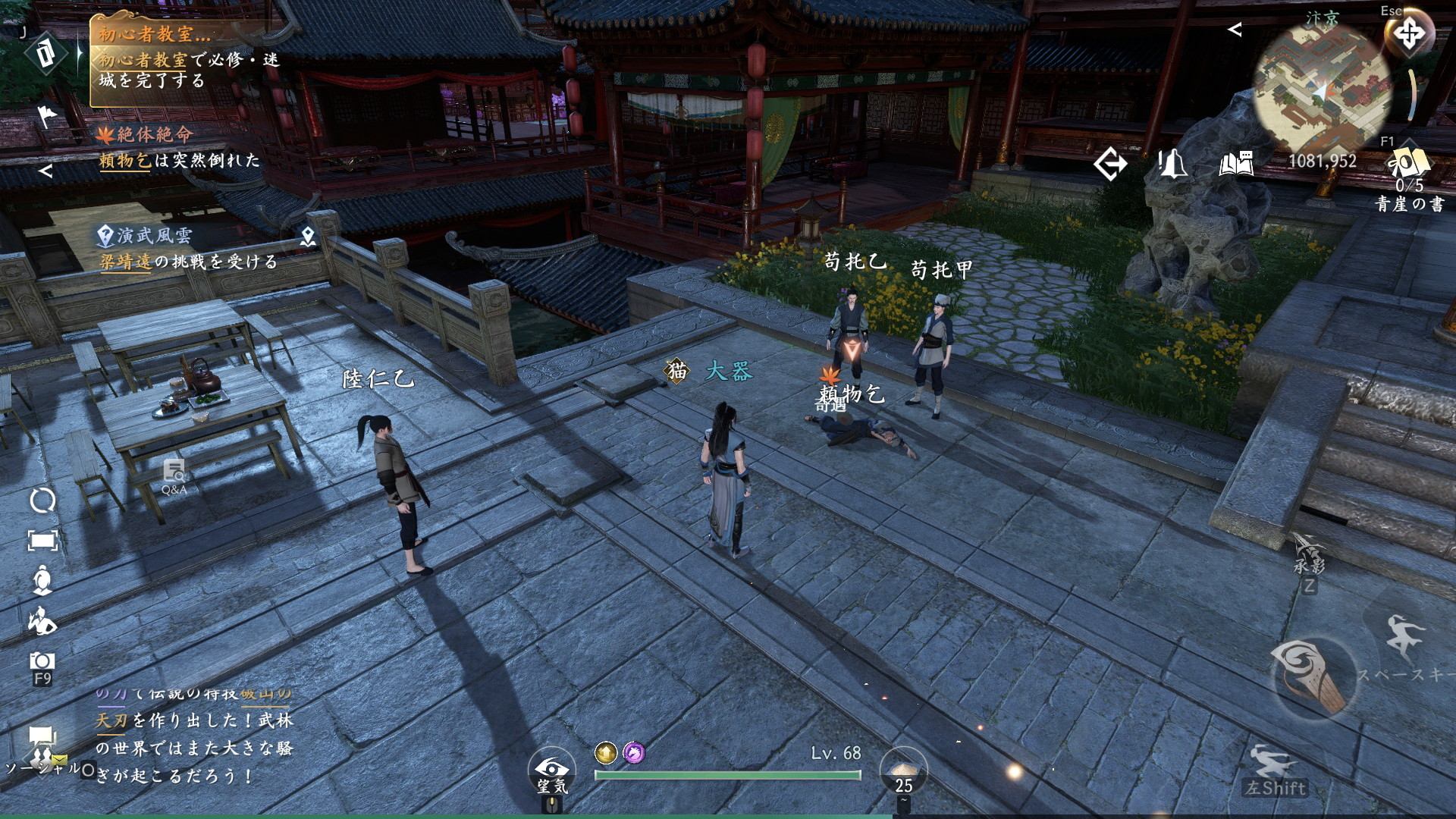Activate the 望気 eye skill

[x=551, y=770]
